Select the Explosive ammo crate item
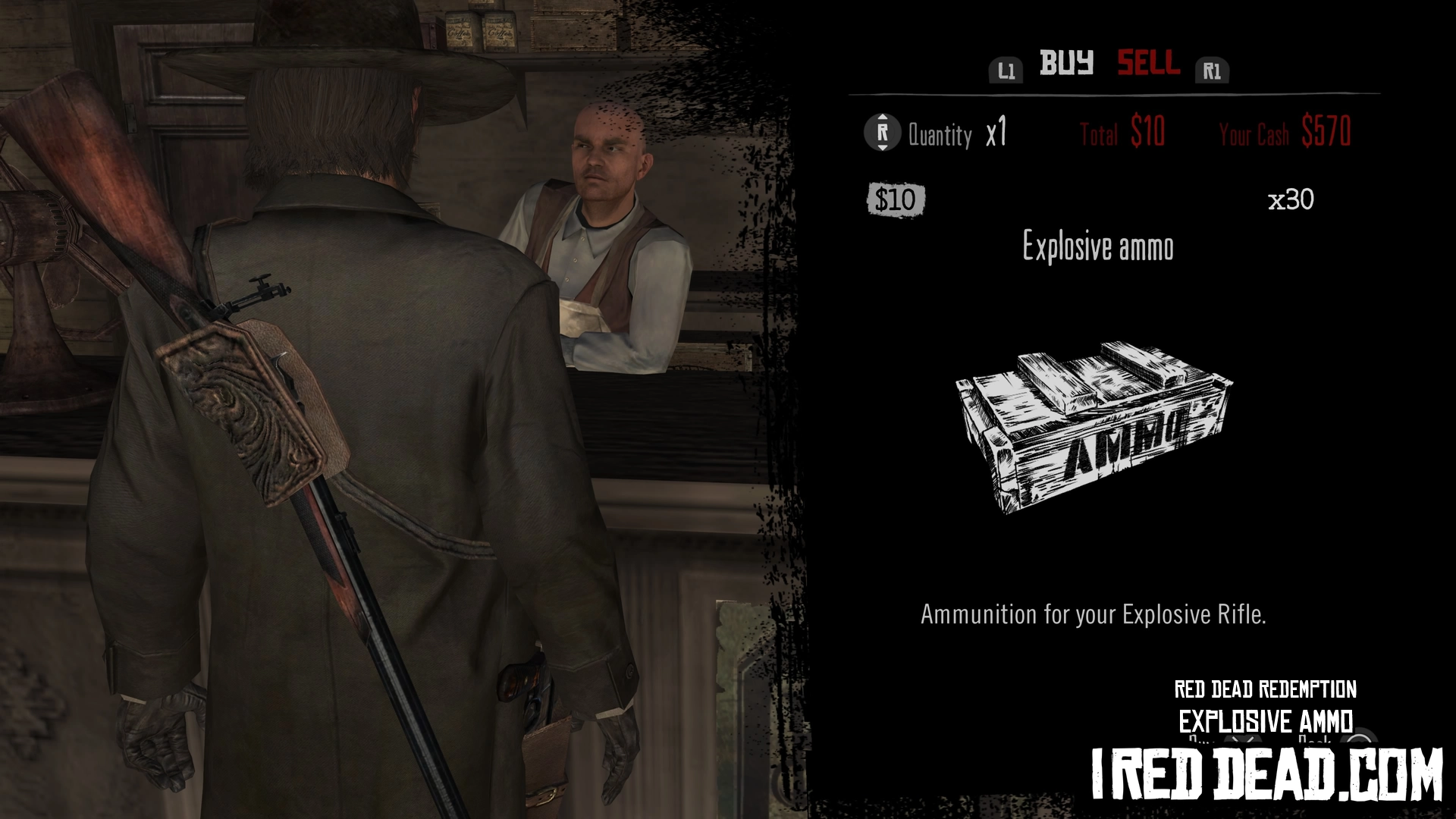 (x=1093, y=427)
